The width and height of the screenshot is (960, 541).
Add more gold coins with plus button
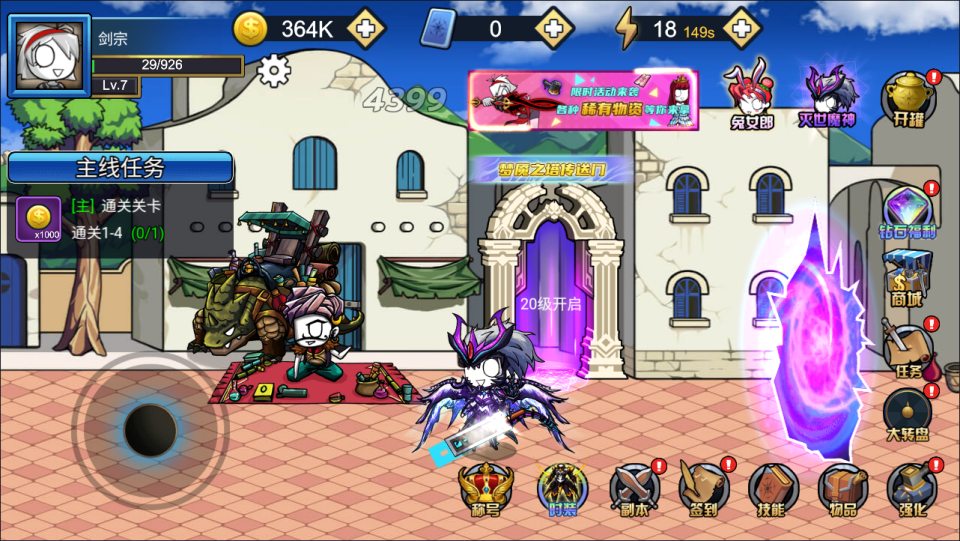coord(367,28)
